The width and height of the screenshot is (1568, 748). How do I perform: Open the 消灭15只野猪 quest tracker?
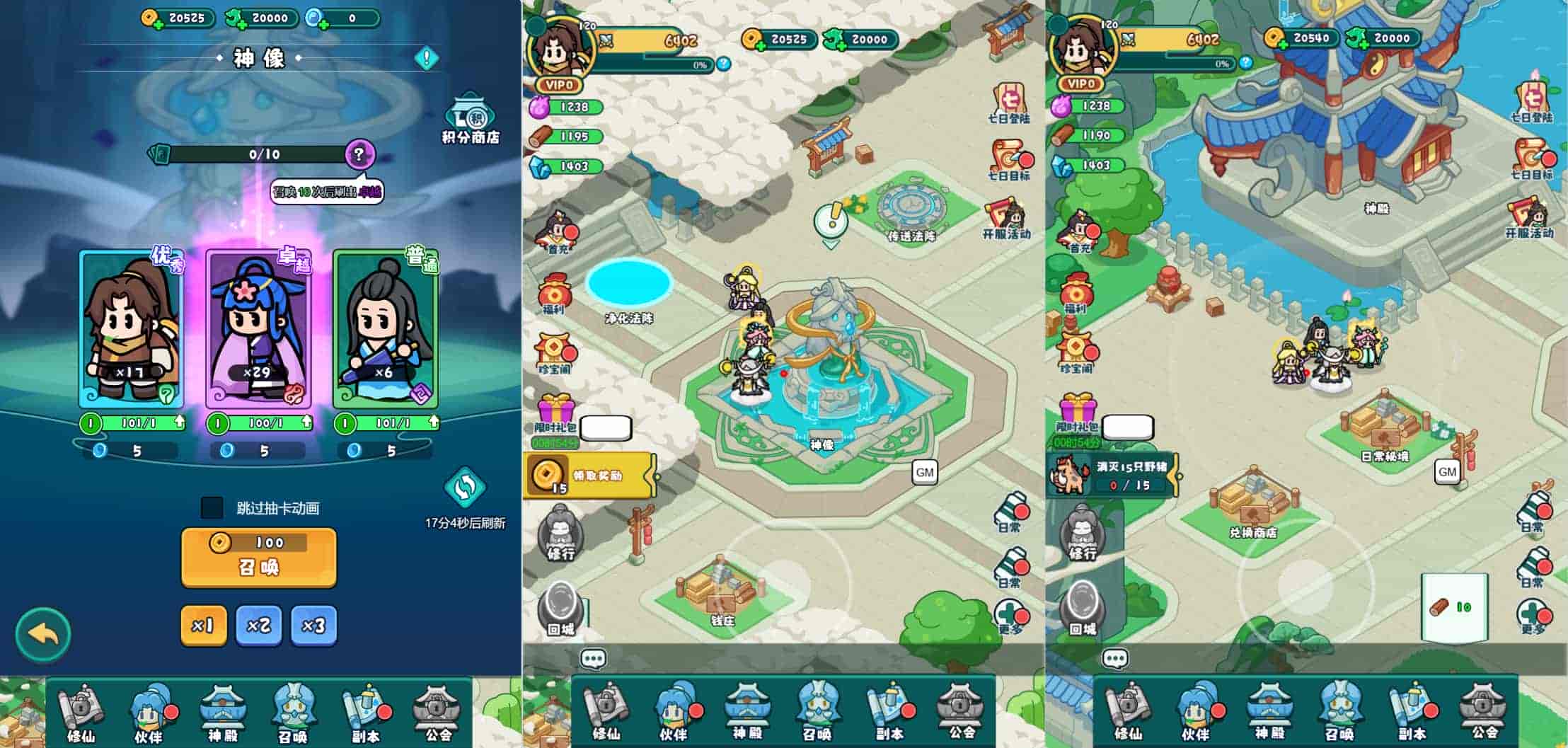(1112, 476)
